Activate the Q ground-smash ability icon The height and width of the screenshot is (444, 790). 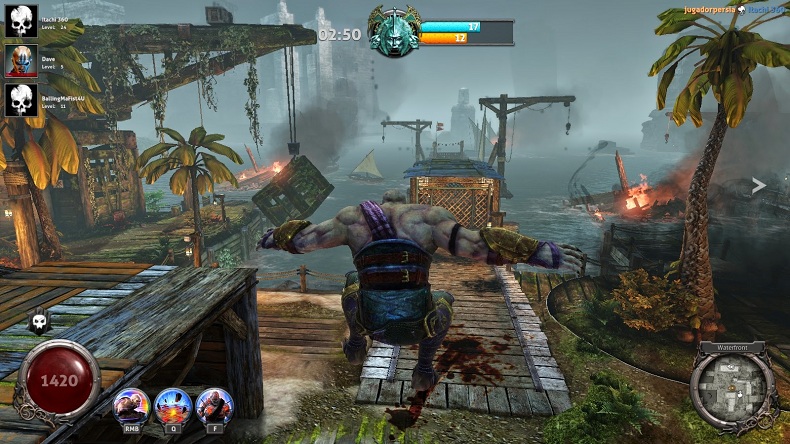pos(173,406)
